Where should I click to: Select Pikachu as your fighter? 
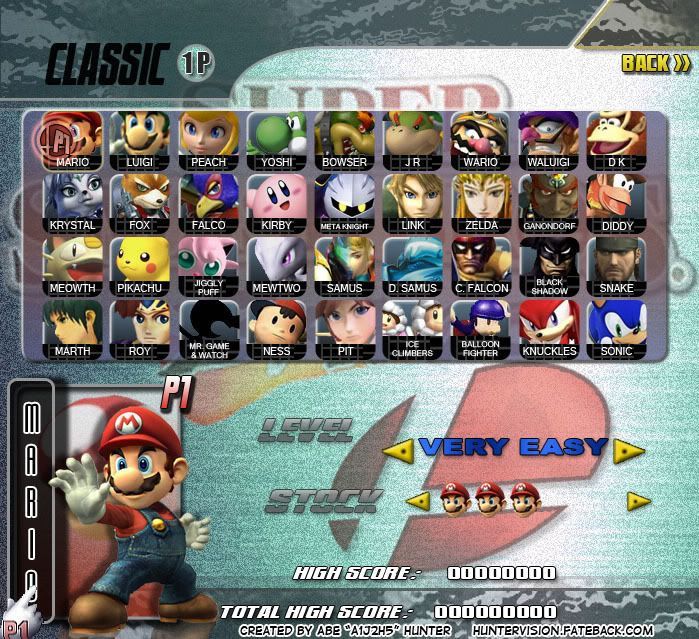pyautogui.click(x=141, y=266)
